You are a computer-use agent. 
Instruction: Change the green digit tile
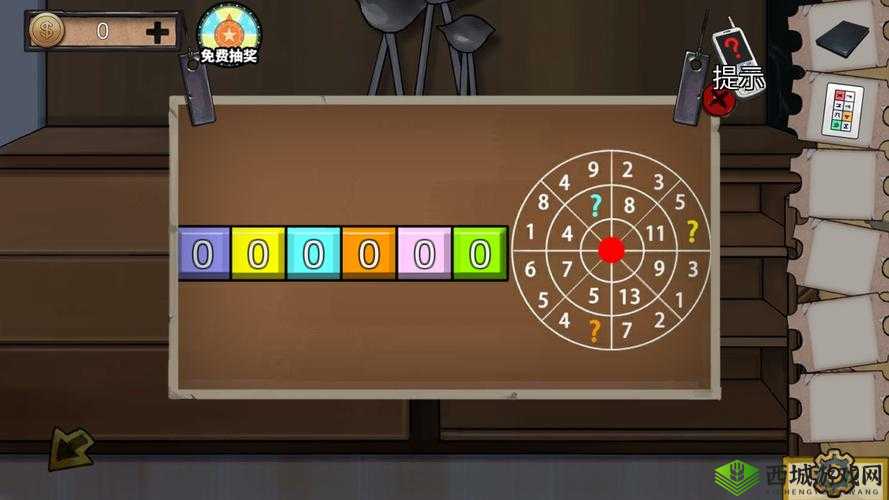(480, 254)
